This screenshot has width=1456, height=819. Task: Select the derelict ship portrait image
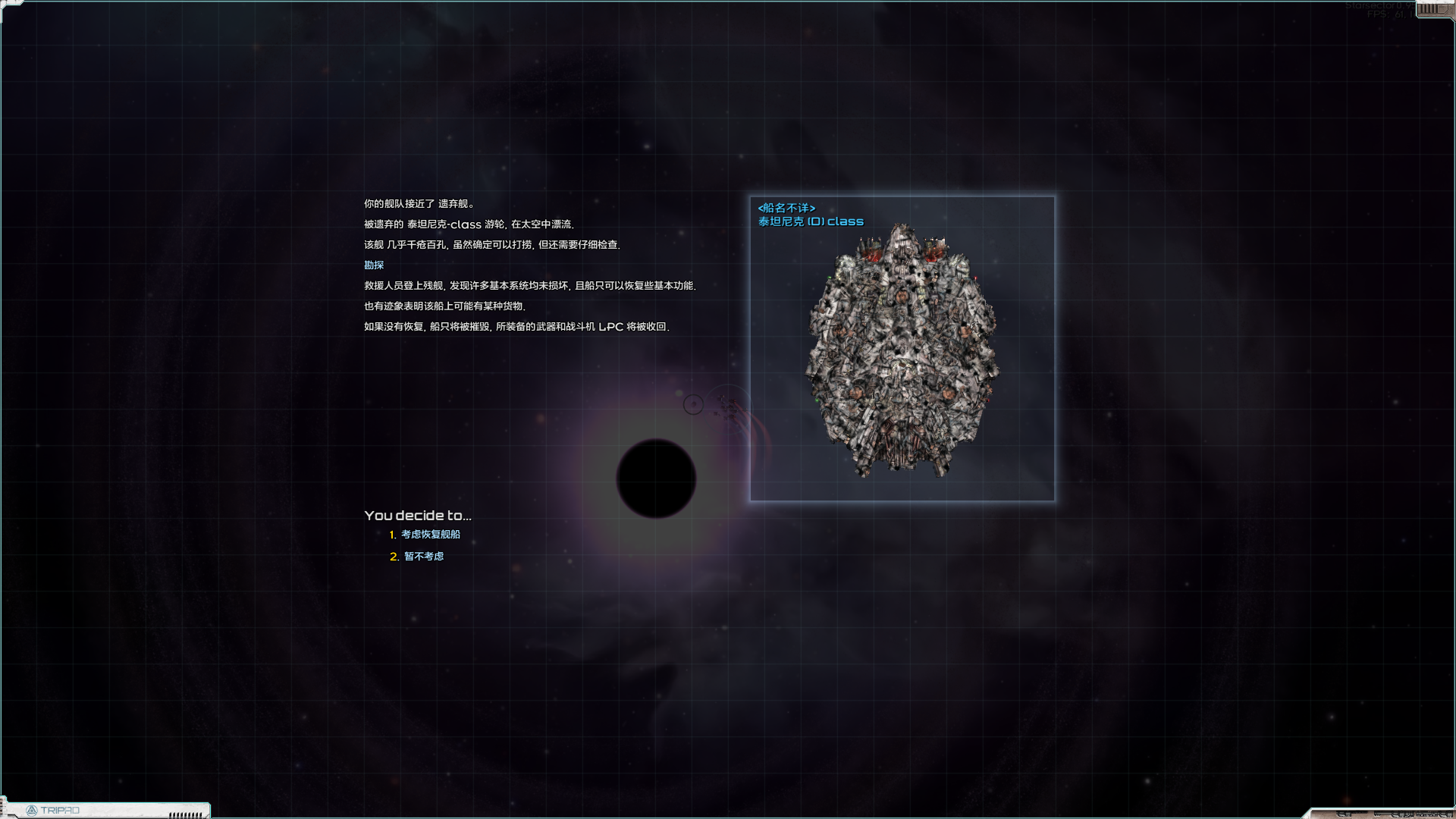coord(902,349)
